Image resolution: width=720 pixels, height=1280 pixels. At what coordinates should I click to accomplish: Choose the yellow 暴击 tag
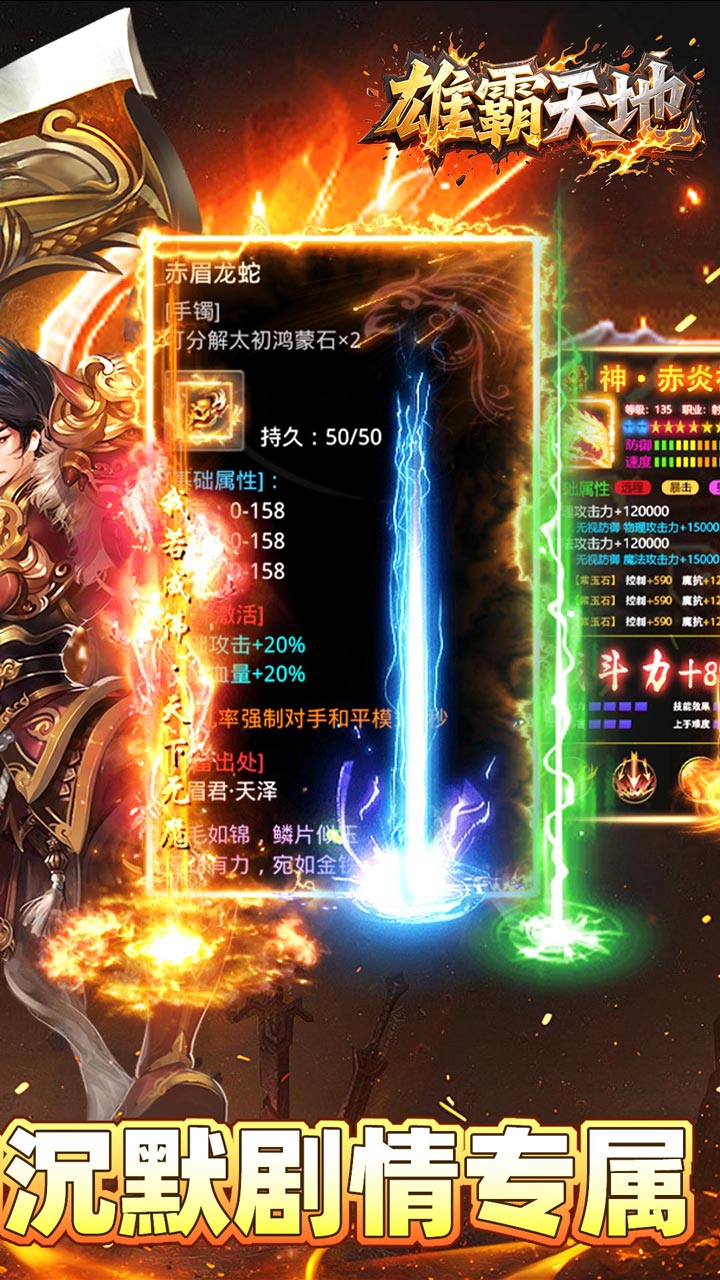679,490
